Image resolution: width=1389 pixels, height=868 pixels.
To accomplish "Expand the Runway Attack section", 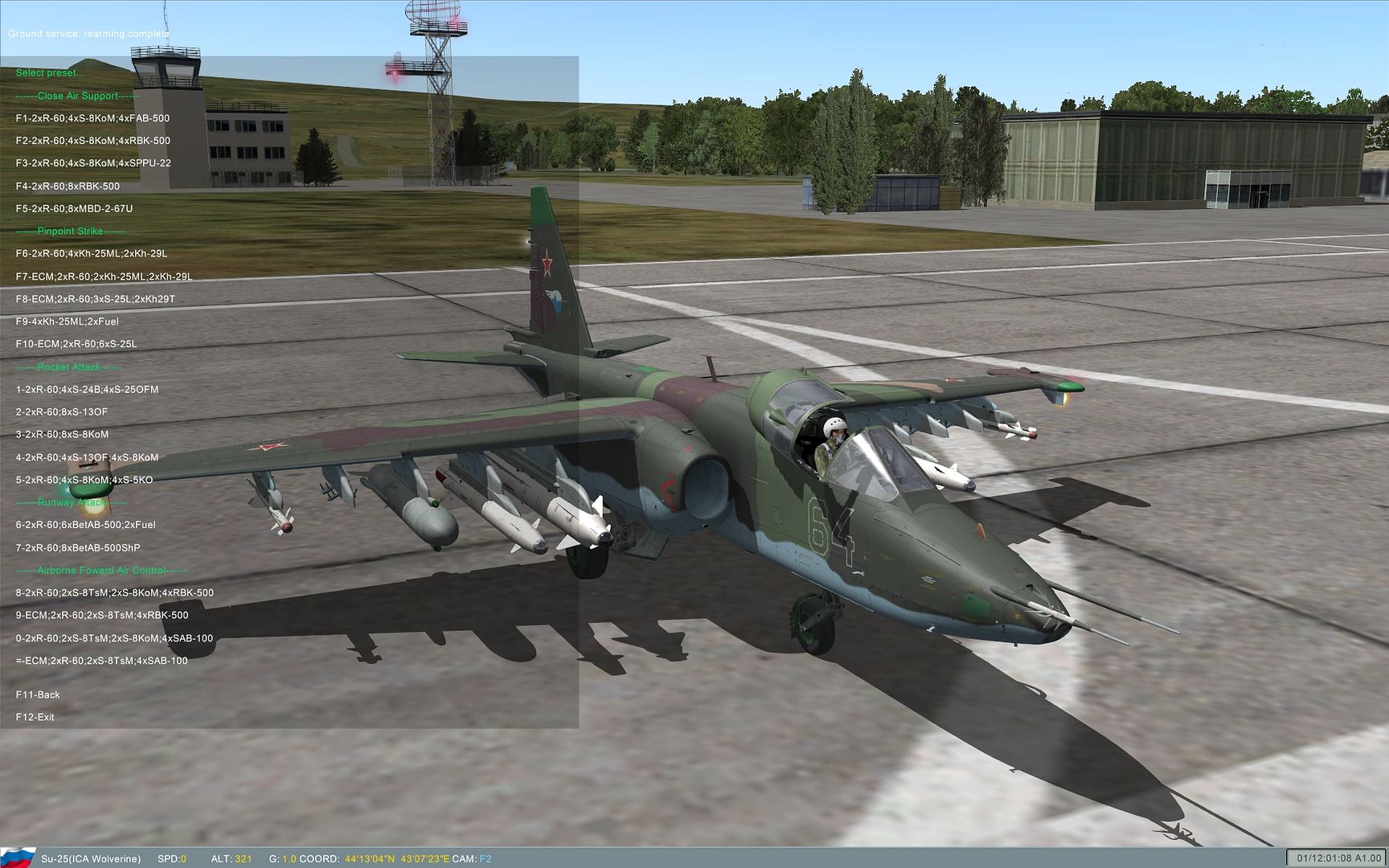I will [70, 502].
